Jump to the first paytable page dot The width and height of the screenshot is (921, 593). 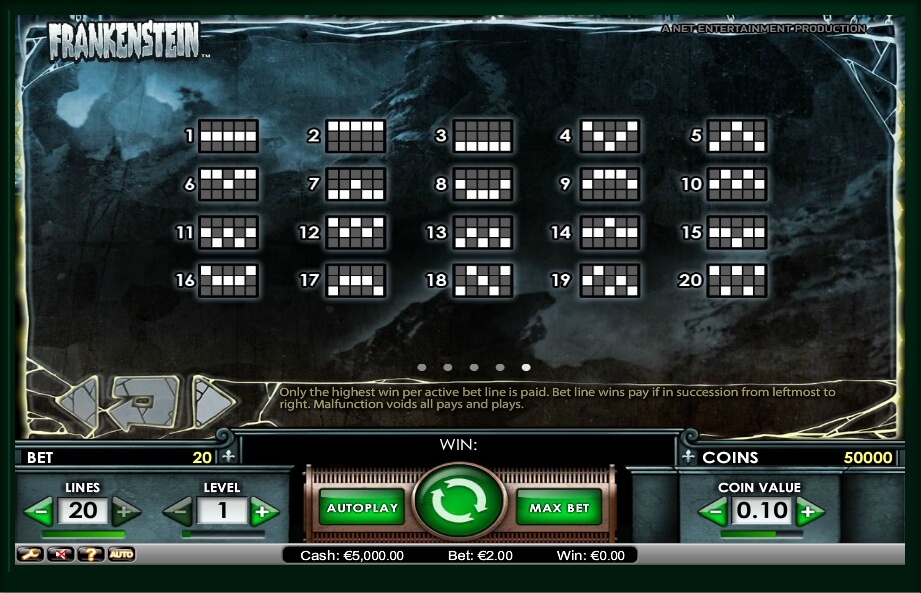tap(422, 368)
